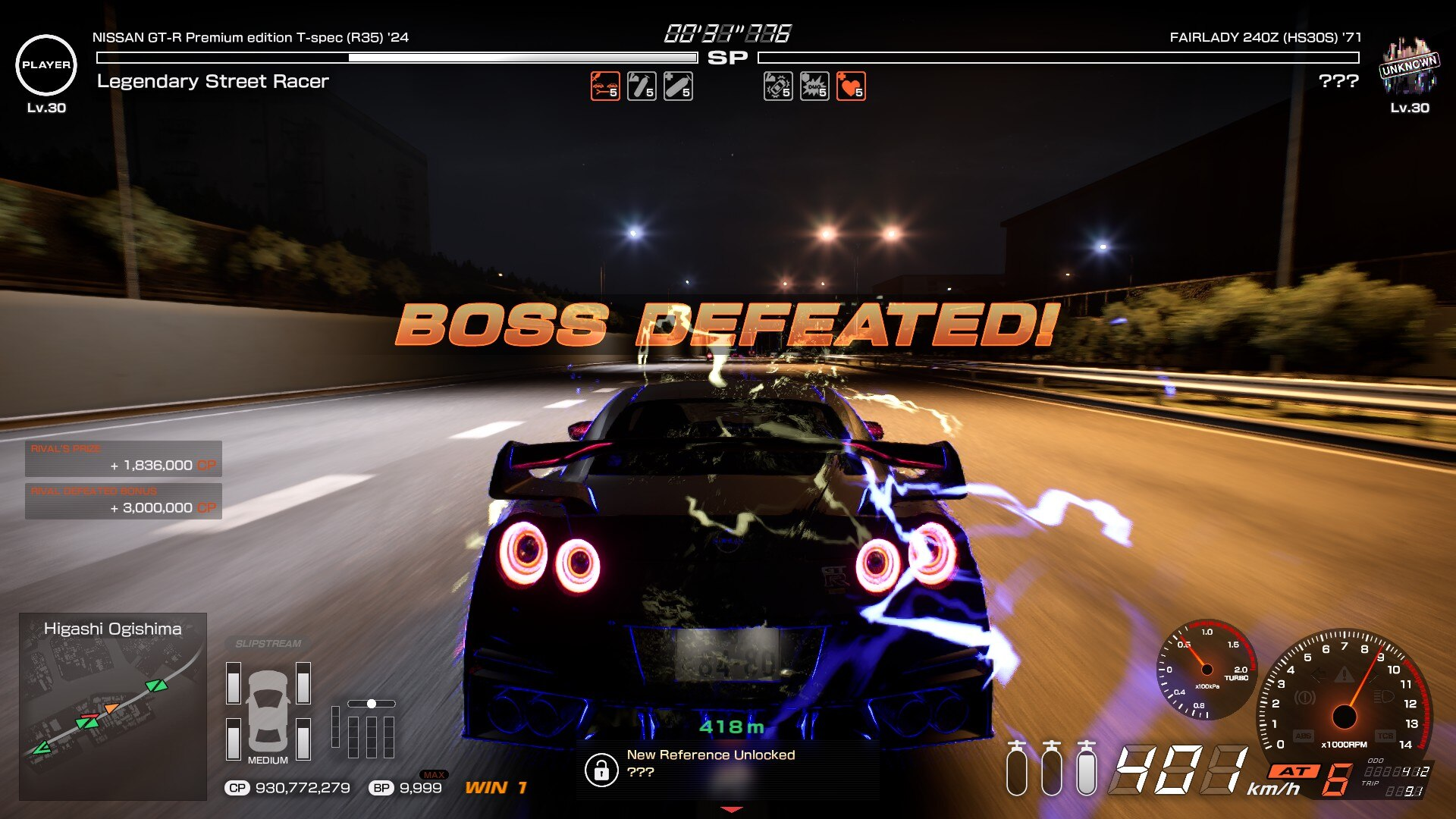
Task: Select the rival's car crash perk icon
Action: (x=778, y=86)
